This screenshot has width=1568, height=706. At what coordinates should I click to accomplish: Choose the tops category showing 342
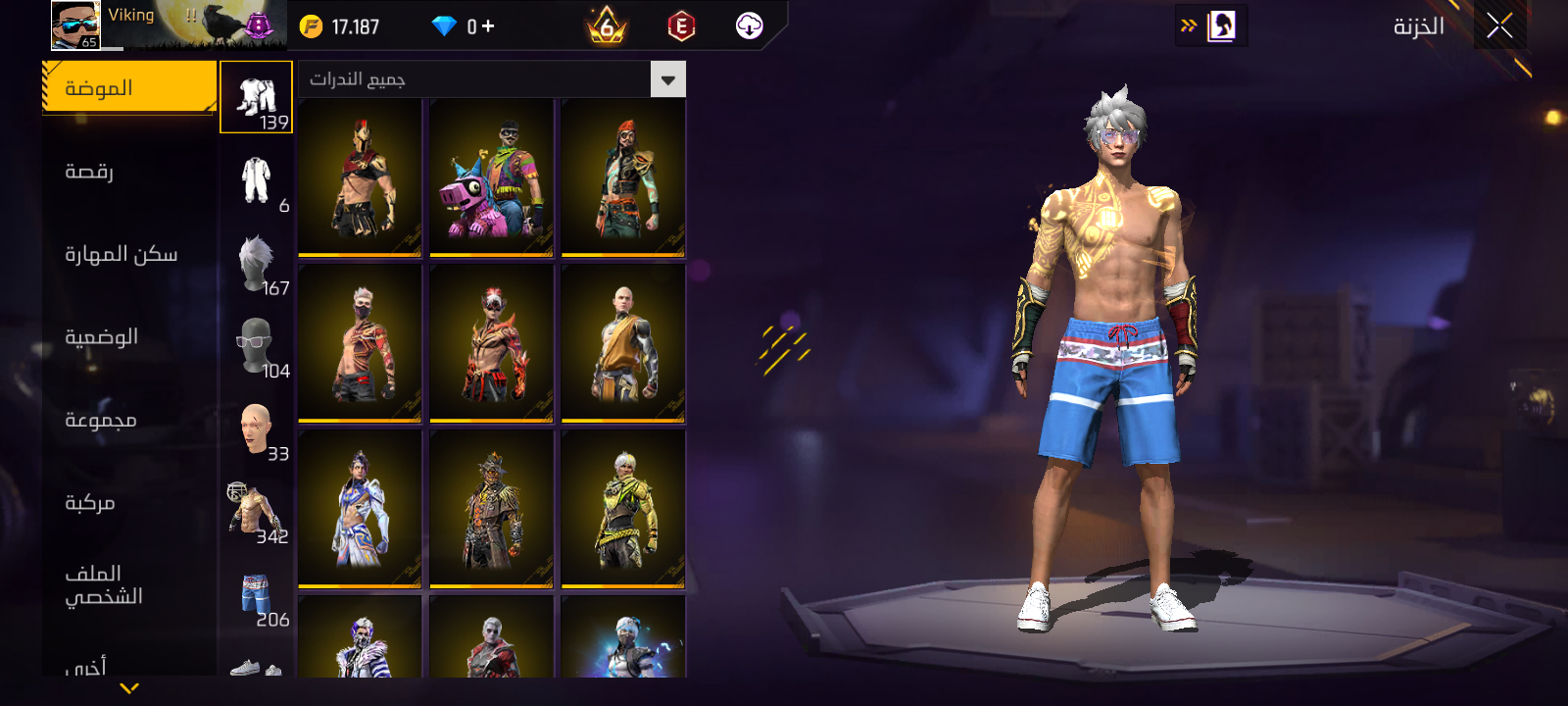click(257, 512)
